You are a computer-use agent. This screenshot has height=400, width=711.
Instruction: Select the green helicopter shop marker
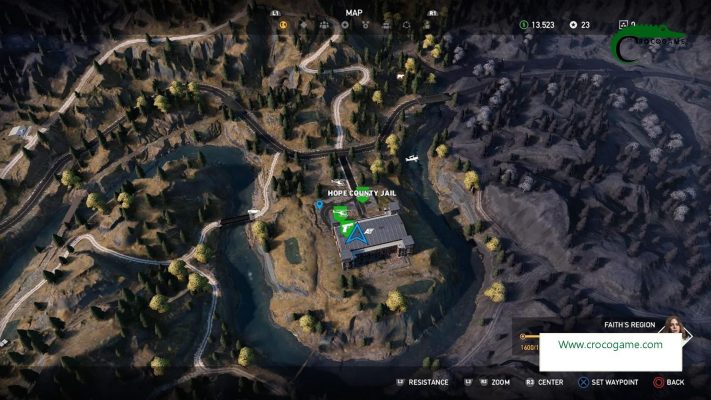pyautogui.click(x=338, y=212)
